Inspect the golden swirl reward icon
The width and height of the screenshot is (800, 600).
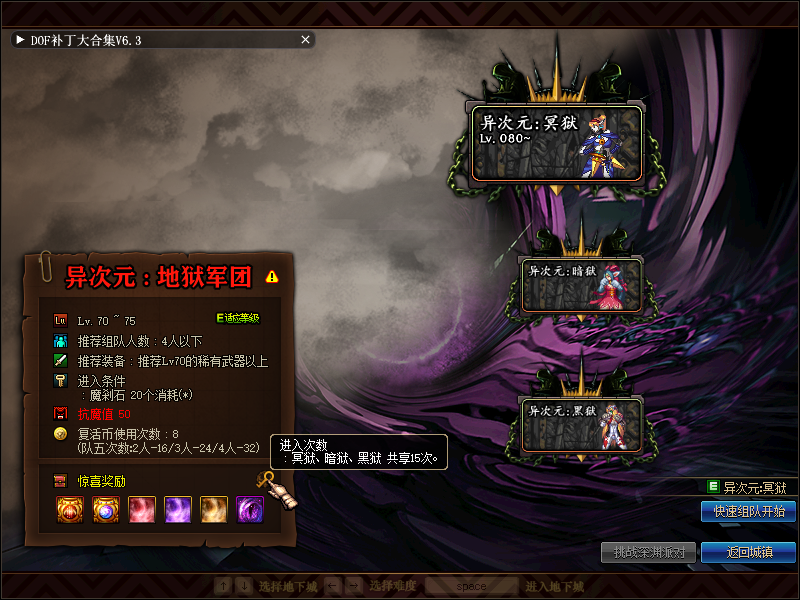tap(213, 509)
